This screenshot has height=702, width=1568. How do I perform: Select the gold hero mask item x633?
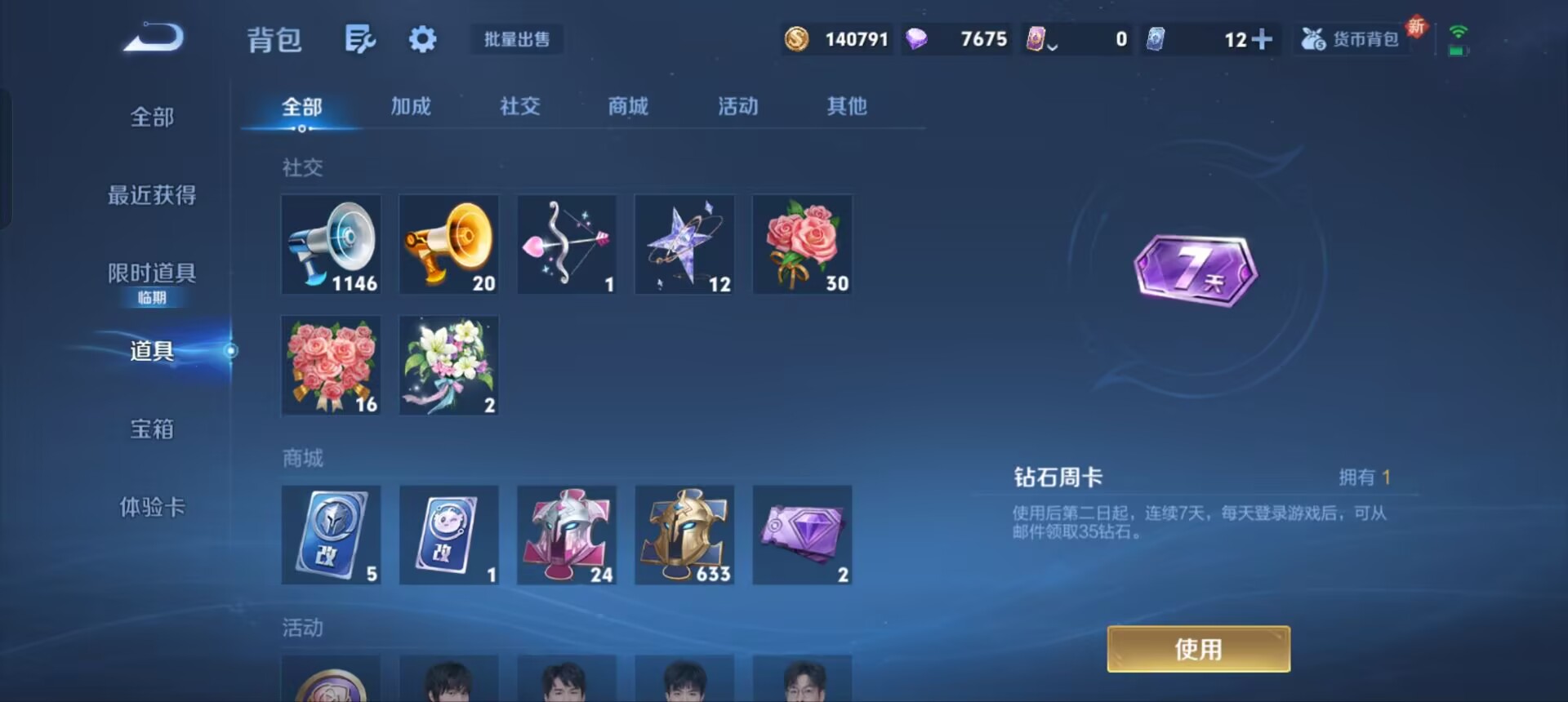coord(684,535)
